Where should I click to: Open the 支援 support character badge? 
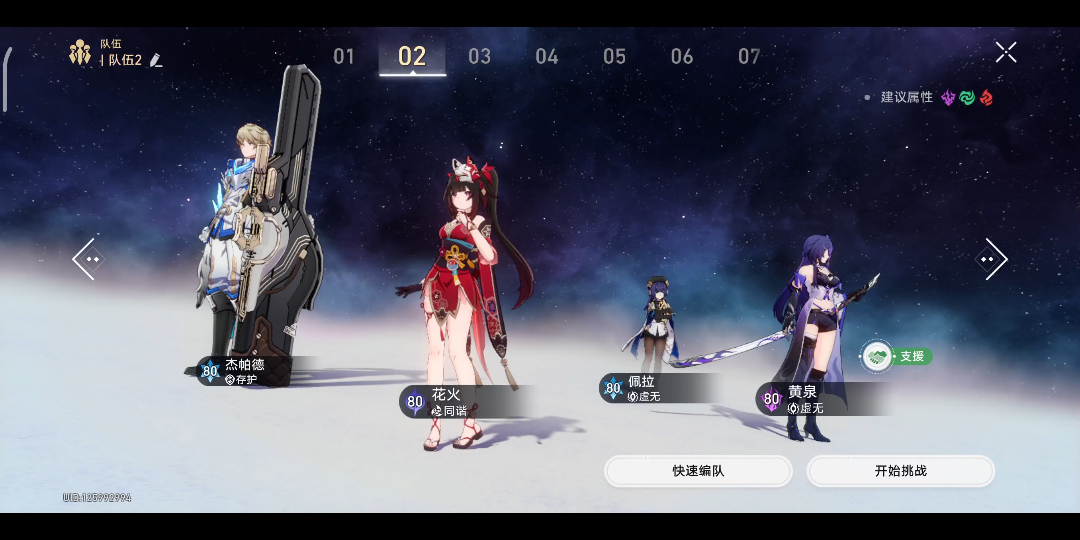897,356
